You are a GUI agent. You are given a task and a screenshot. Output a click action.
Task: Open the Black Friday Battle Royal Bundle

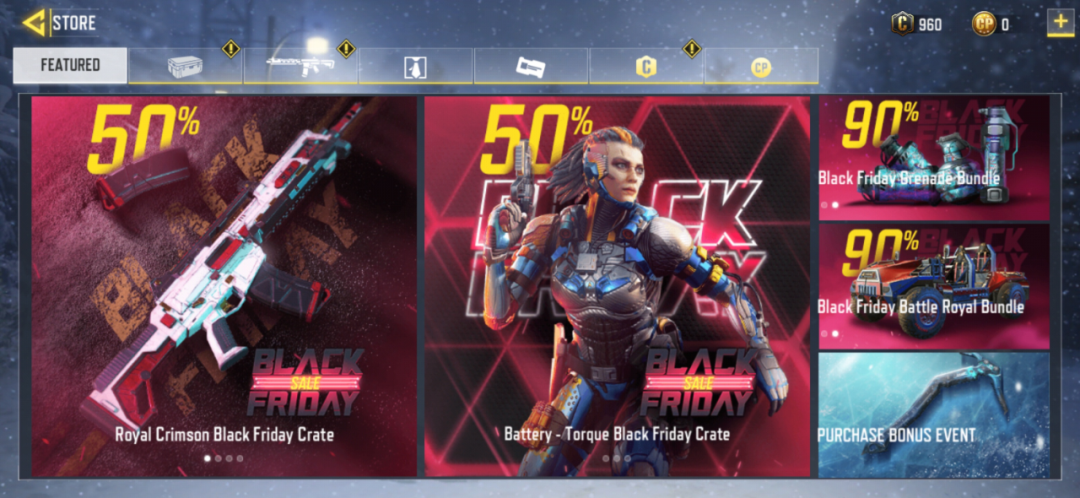click(x=934, y=285)
